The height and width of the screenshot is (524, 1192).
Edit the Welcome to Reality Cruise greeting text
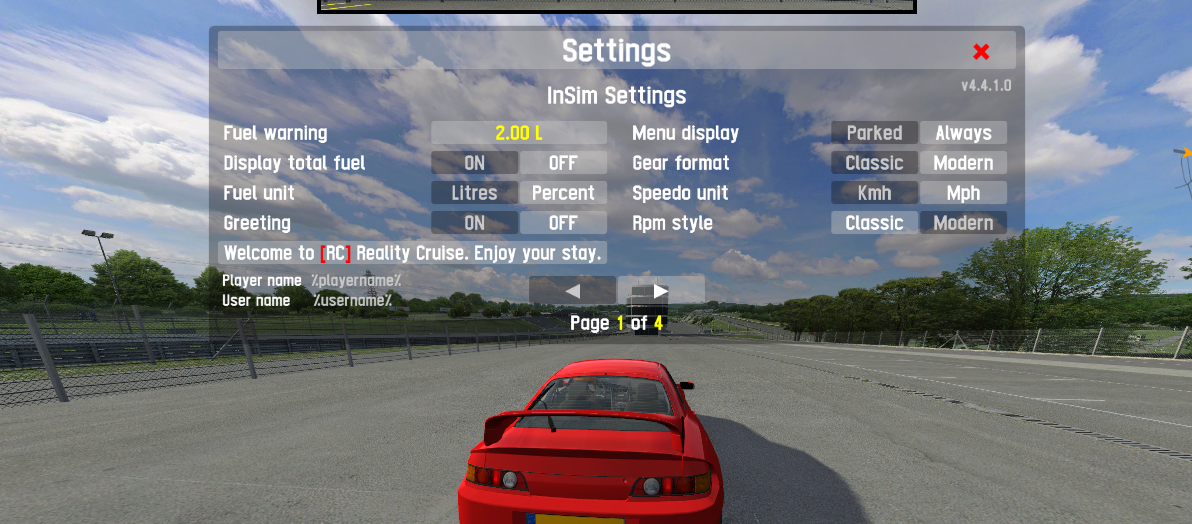[x=412, y=253]
